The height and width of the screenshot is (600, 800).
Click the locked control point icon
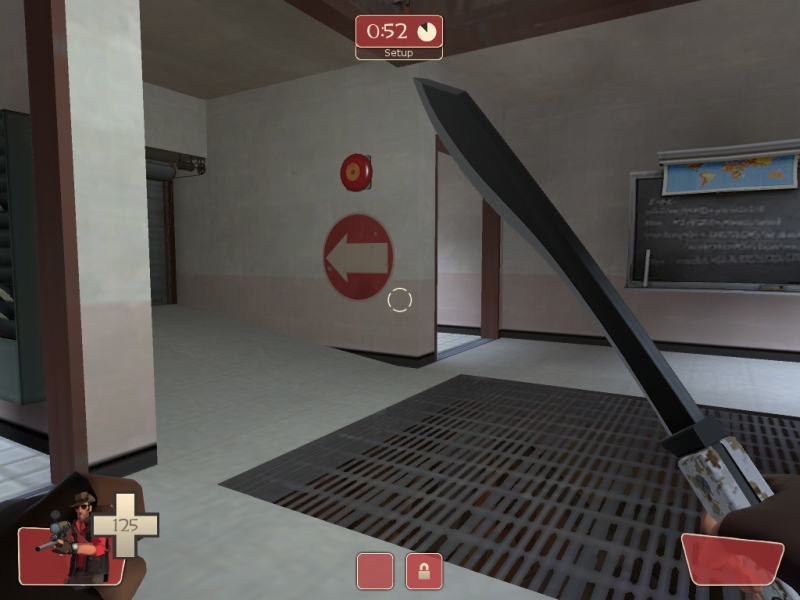click(x=424, y=571)
